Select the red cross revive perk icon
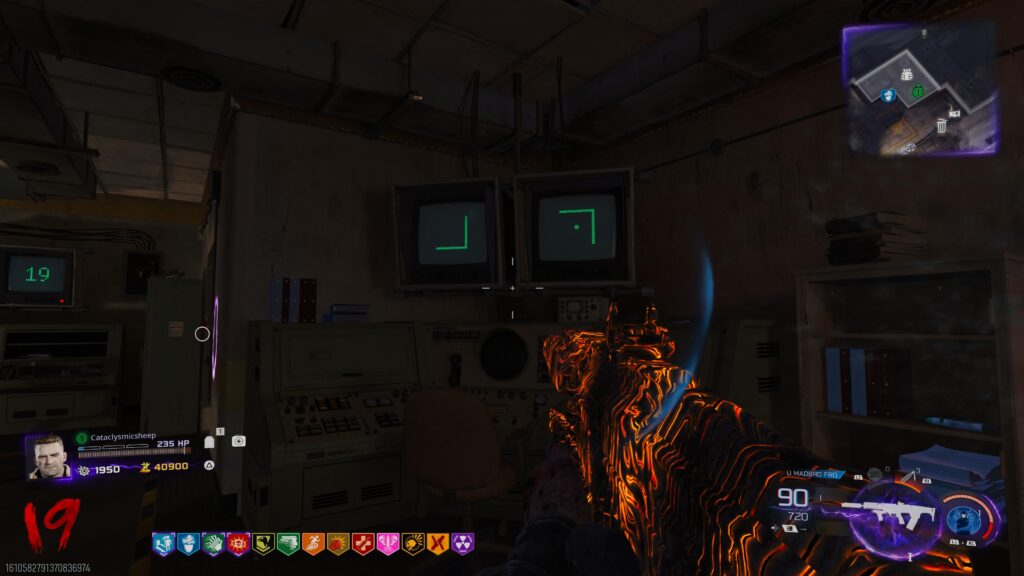This screenshot has width=1024, height=576. [363, 544]
